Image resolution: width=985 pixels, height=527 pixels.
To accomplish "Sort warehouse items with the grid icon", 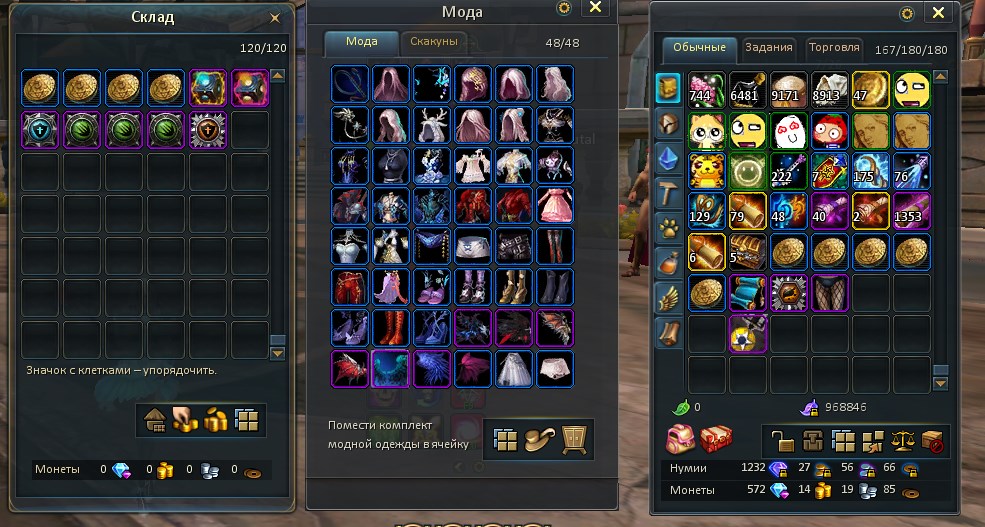I will 247,420.
